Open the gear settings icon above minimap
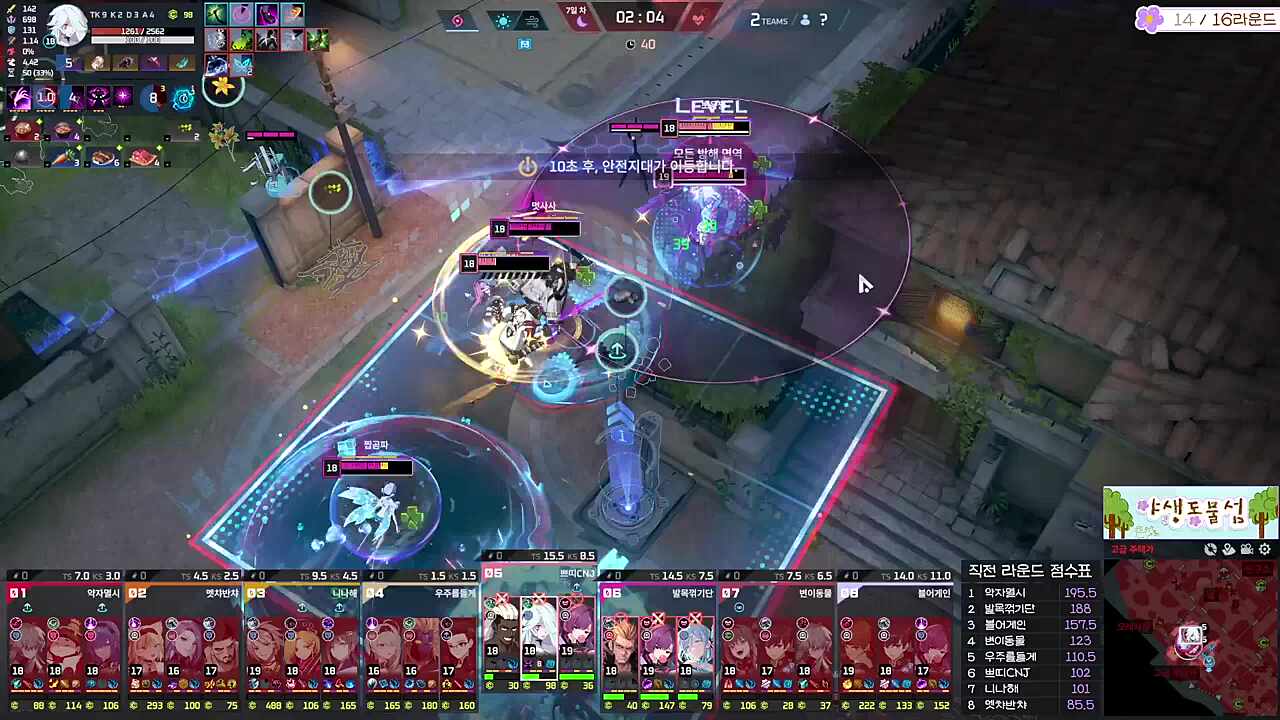1280x720 pixels. (x=1265, y=549)
